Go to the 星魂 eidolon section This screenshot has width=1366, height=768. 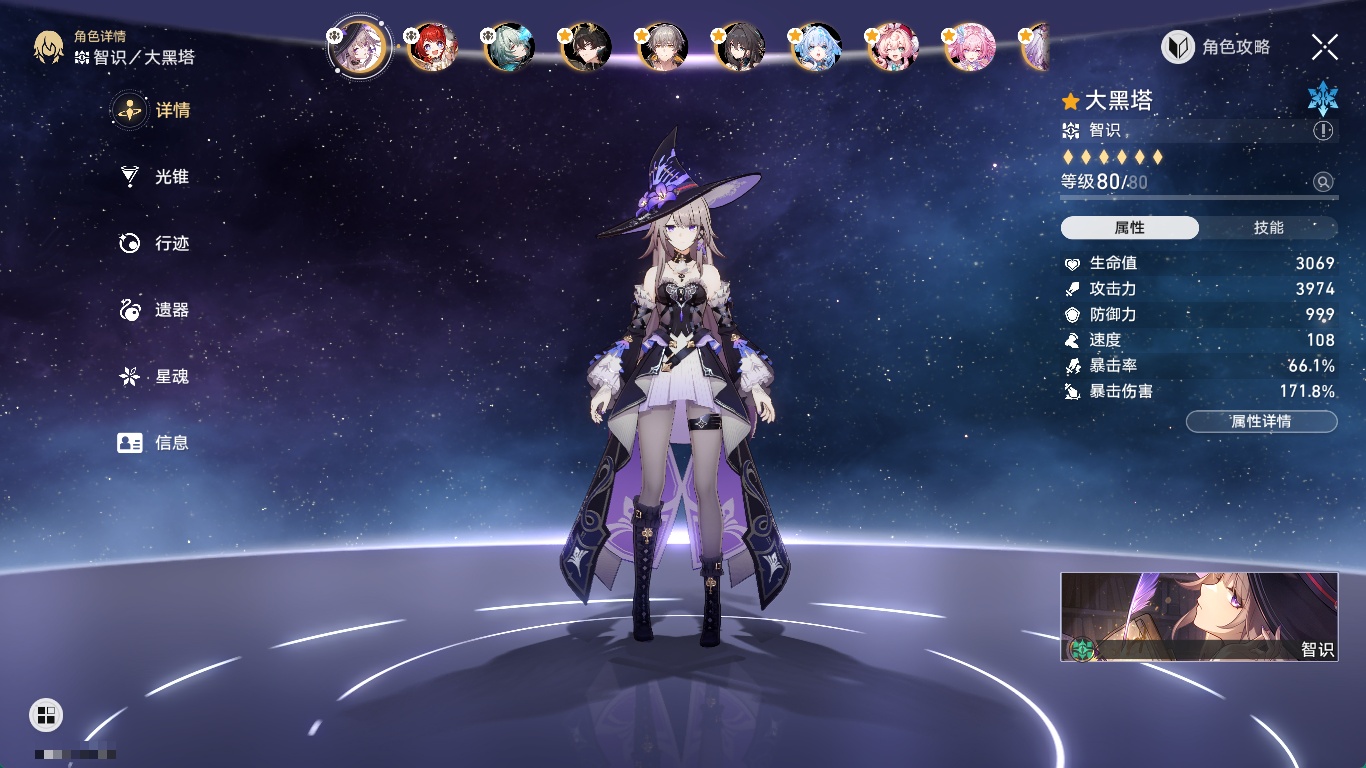click(x=155, y=377)
